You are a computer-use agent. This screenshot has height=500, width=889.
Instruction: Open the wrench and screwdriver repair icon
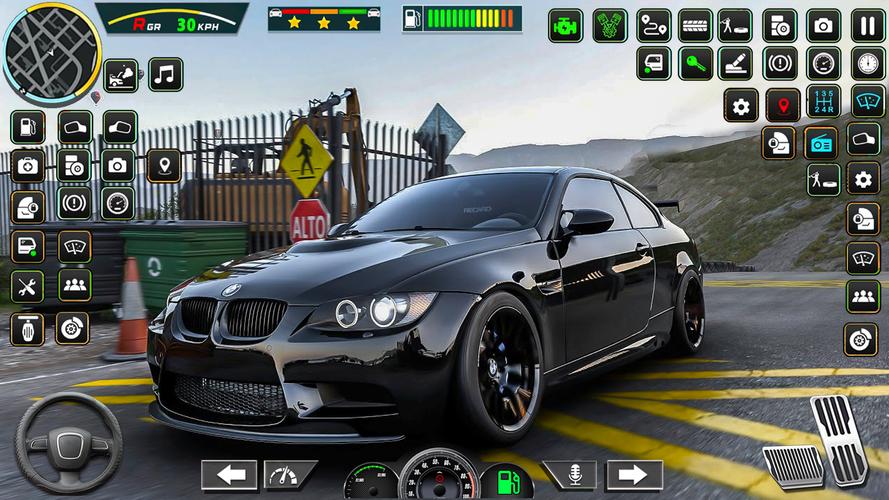[x=27, y=286]
